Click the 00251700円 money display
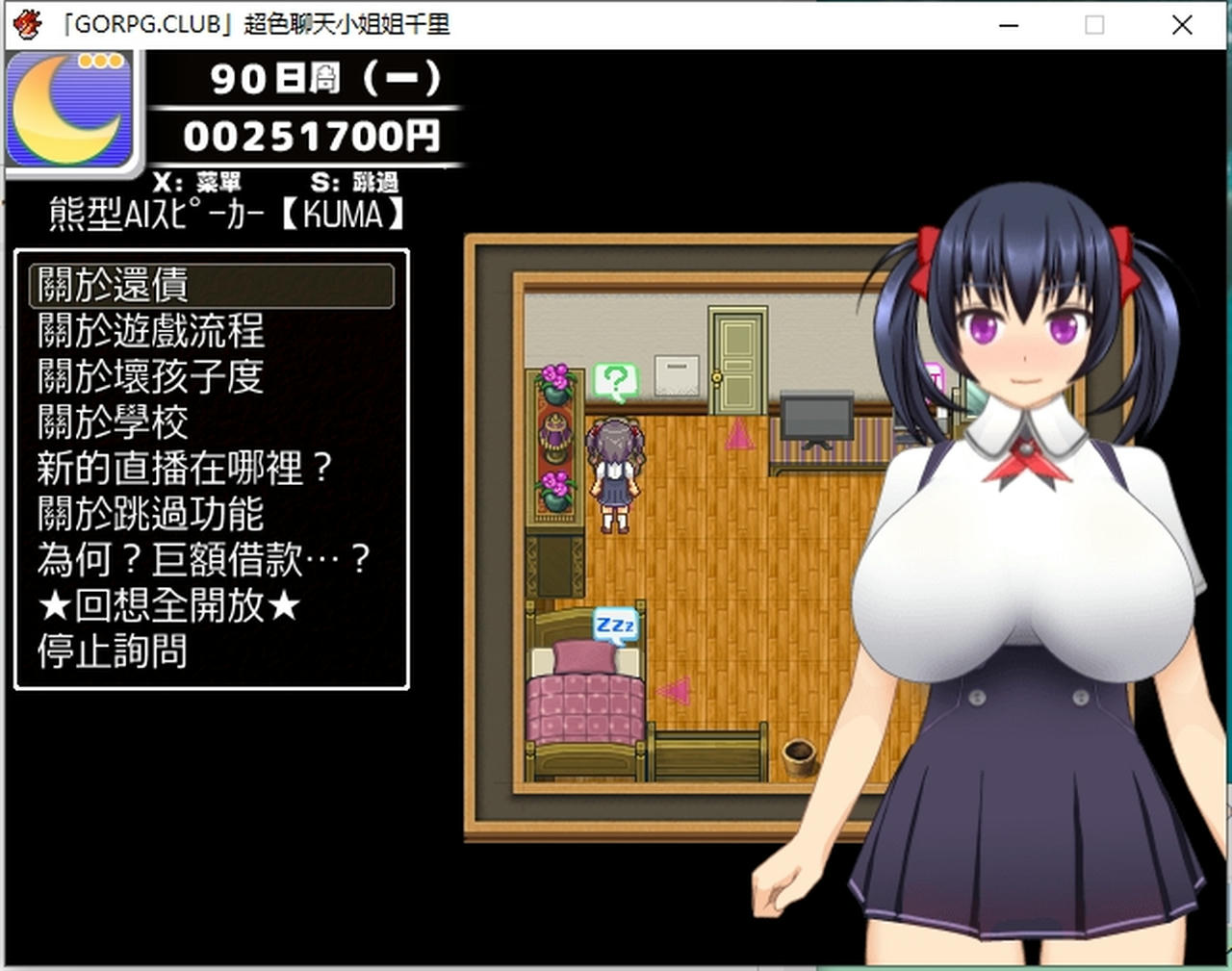1232x971 pixels. pyautogui.click(x=312, y=136)
